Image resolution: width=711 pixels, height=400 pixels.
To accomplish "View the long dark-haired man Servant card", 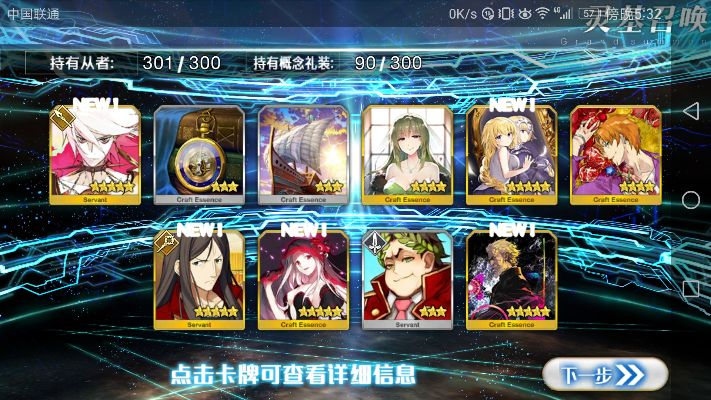I will (199, 278).
